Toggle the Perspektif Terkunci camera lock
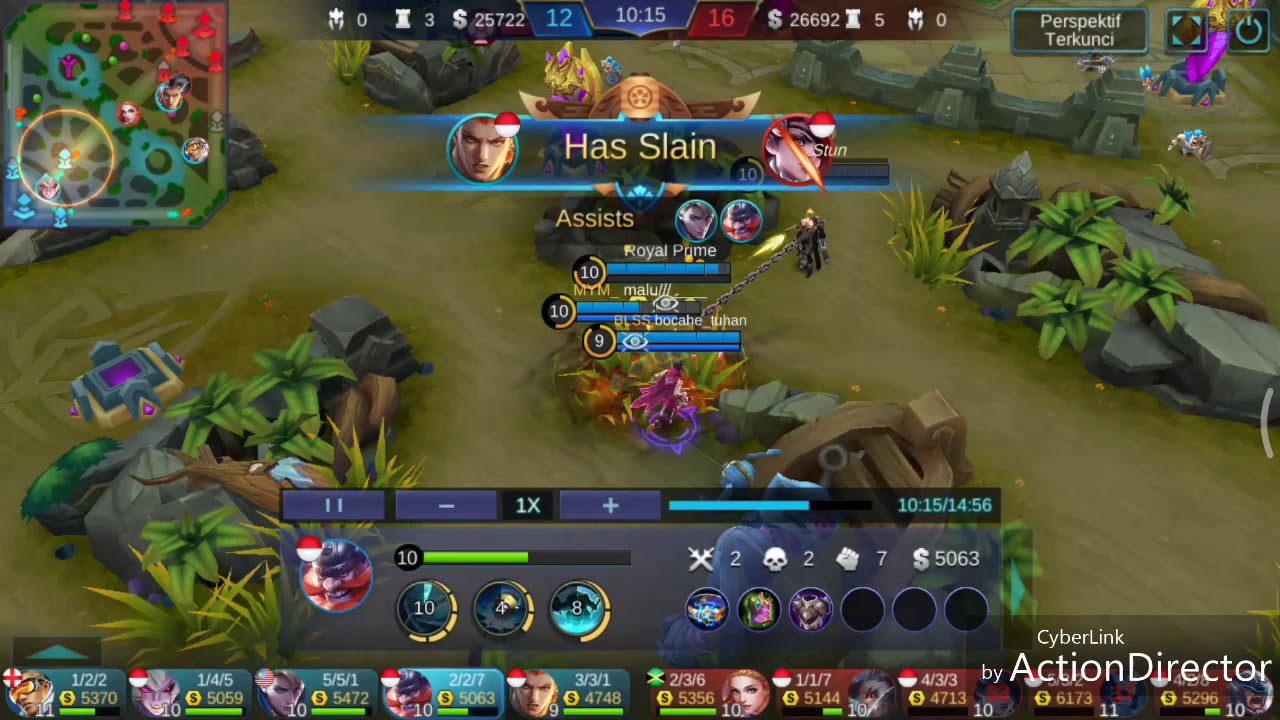Image resolution: width=1280 pixels, height=720 pixels. tap(1079, 31)
